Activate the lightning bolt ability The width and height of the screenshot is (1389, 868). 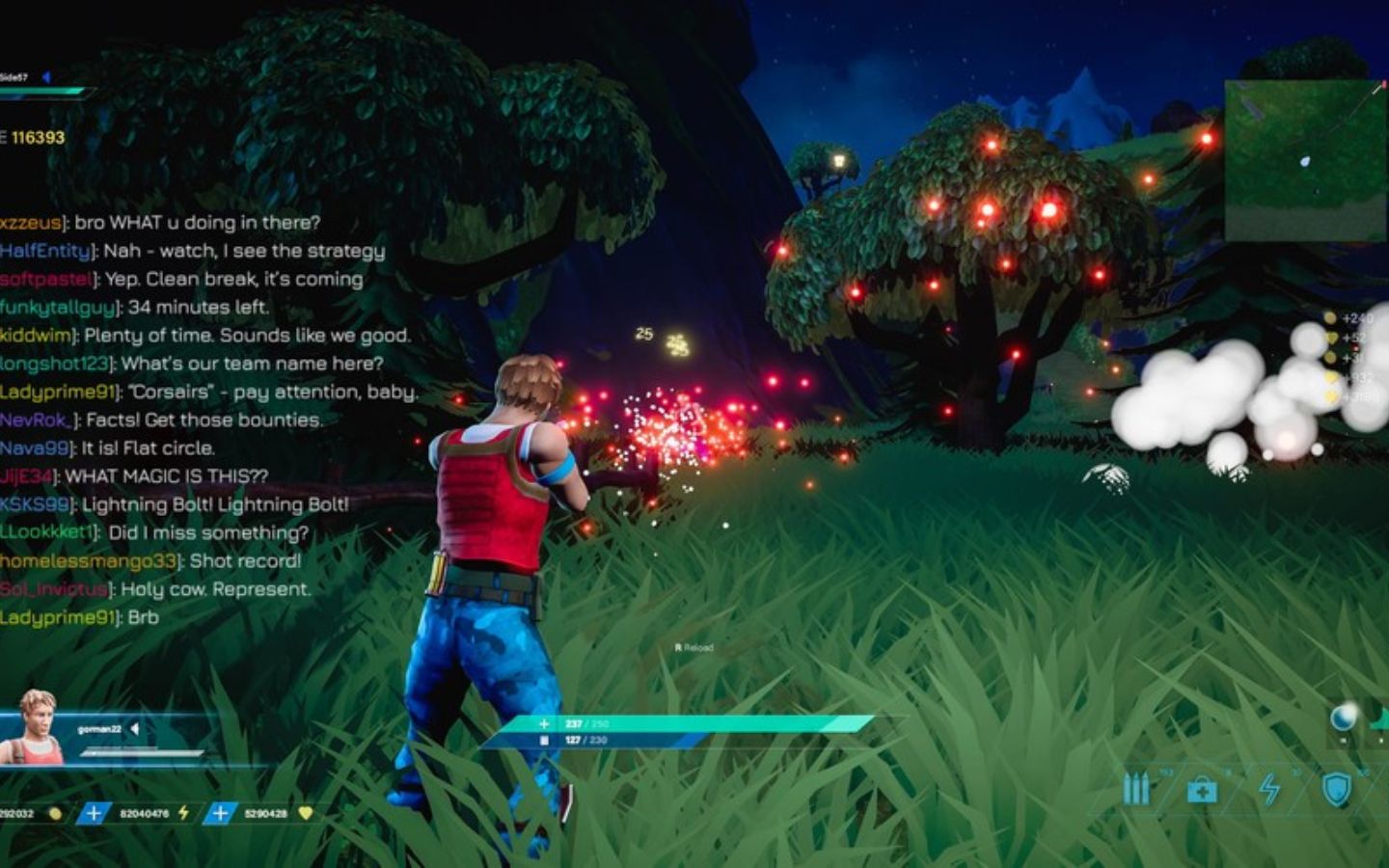pyautogui.click(x=1270, y=789)
